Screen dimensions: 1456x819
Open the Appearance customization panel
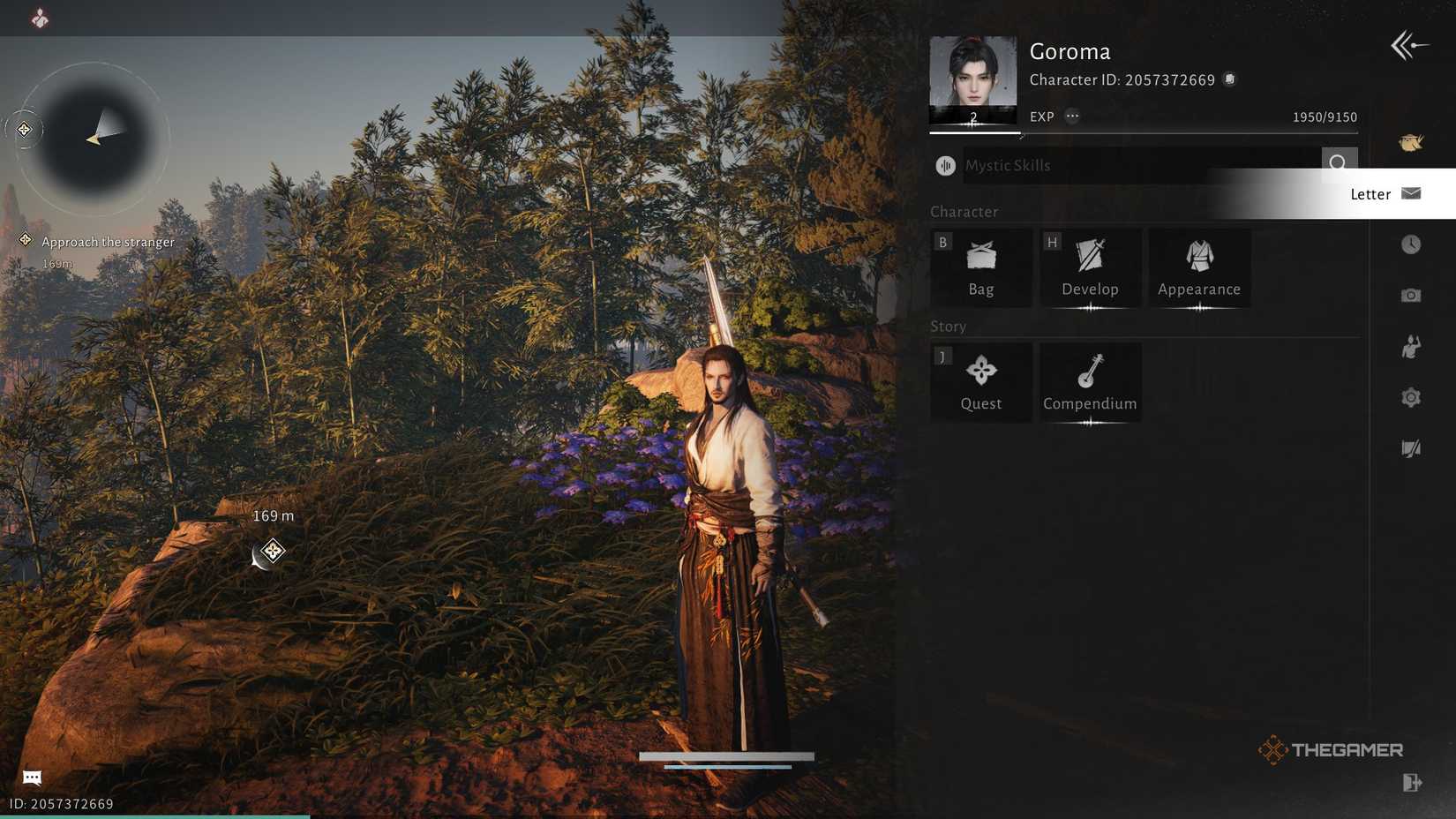coord(1197,267)
